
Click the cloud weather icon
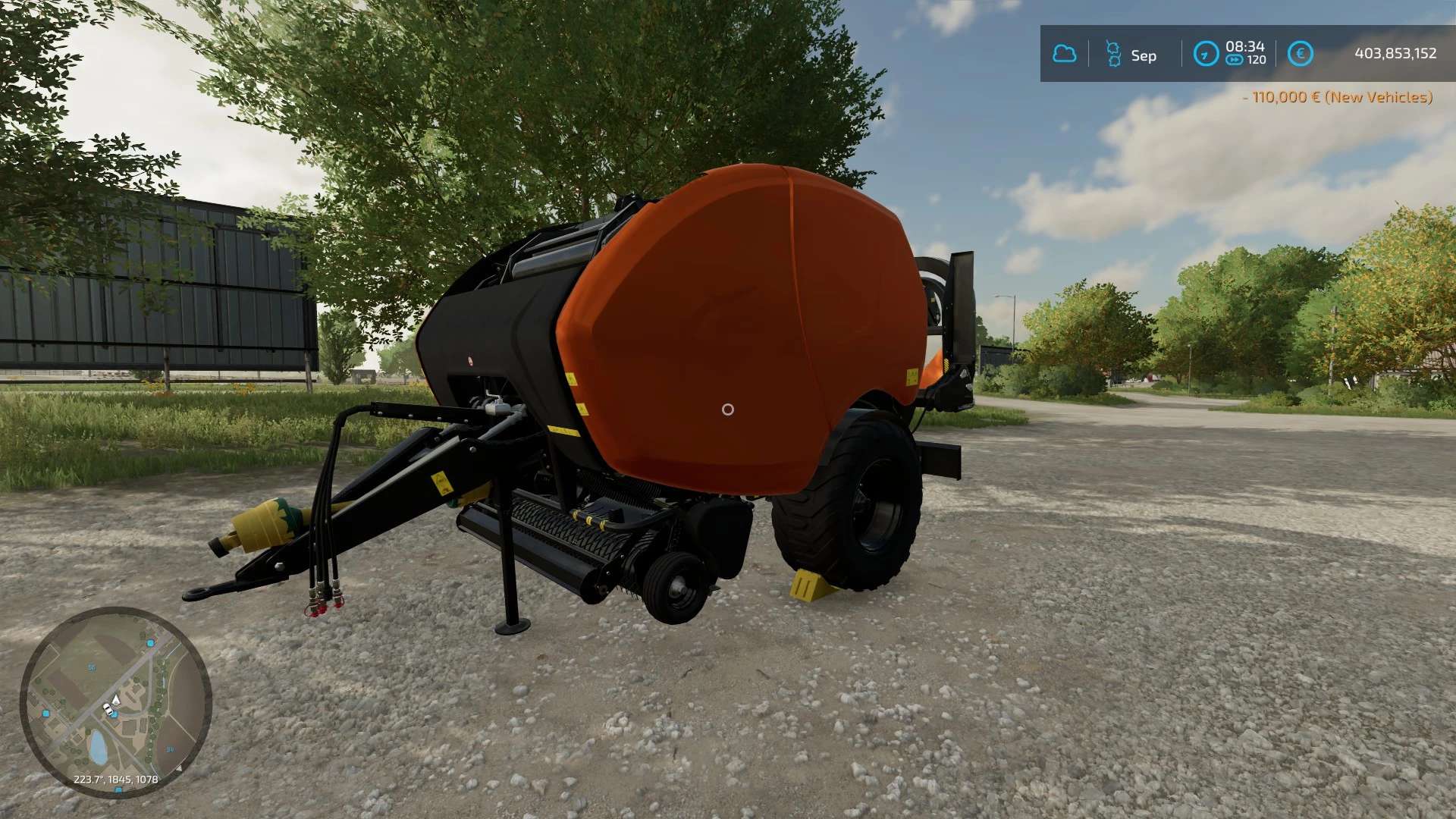point(1064,54)
